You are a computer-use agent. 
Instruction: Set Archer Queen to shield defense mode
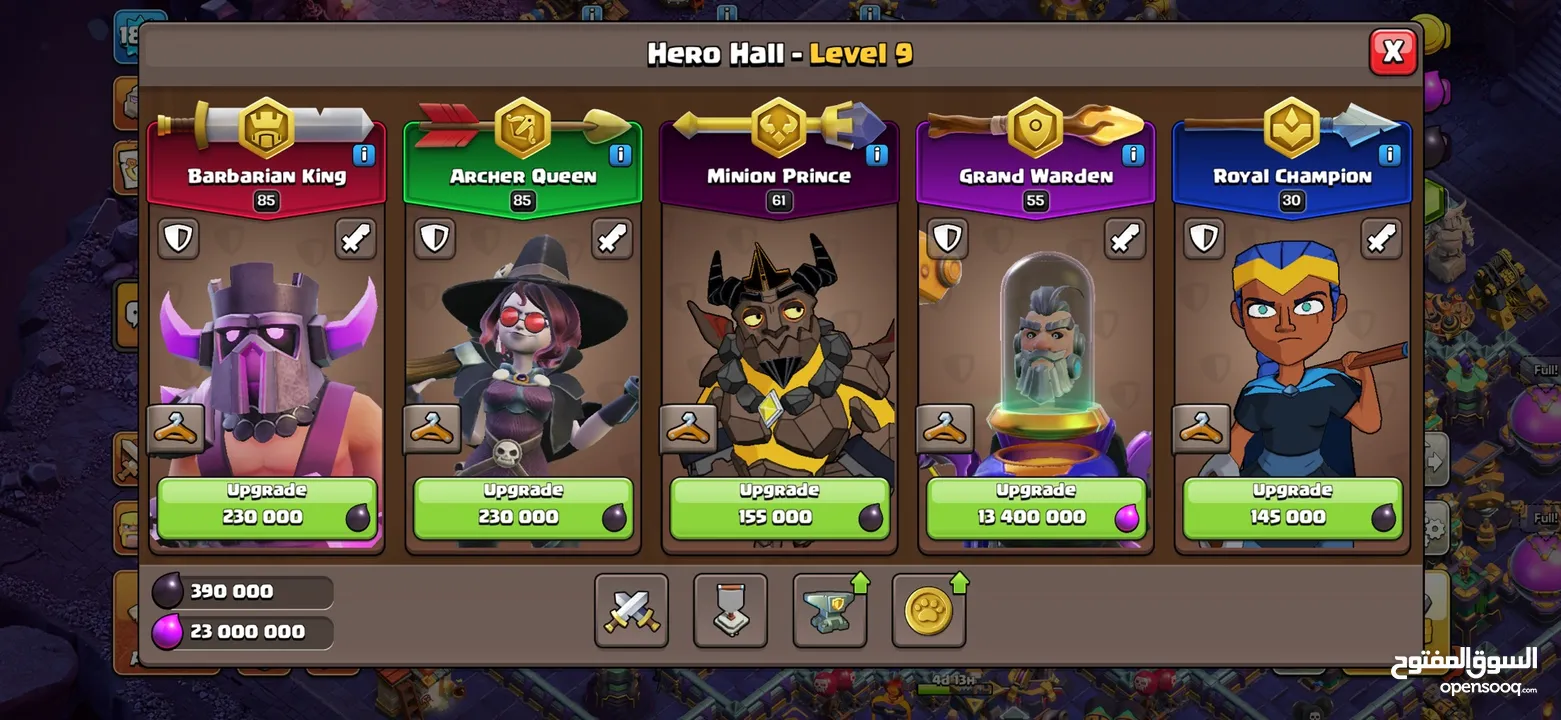pos(435,238)
